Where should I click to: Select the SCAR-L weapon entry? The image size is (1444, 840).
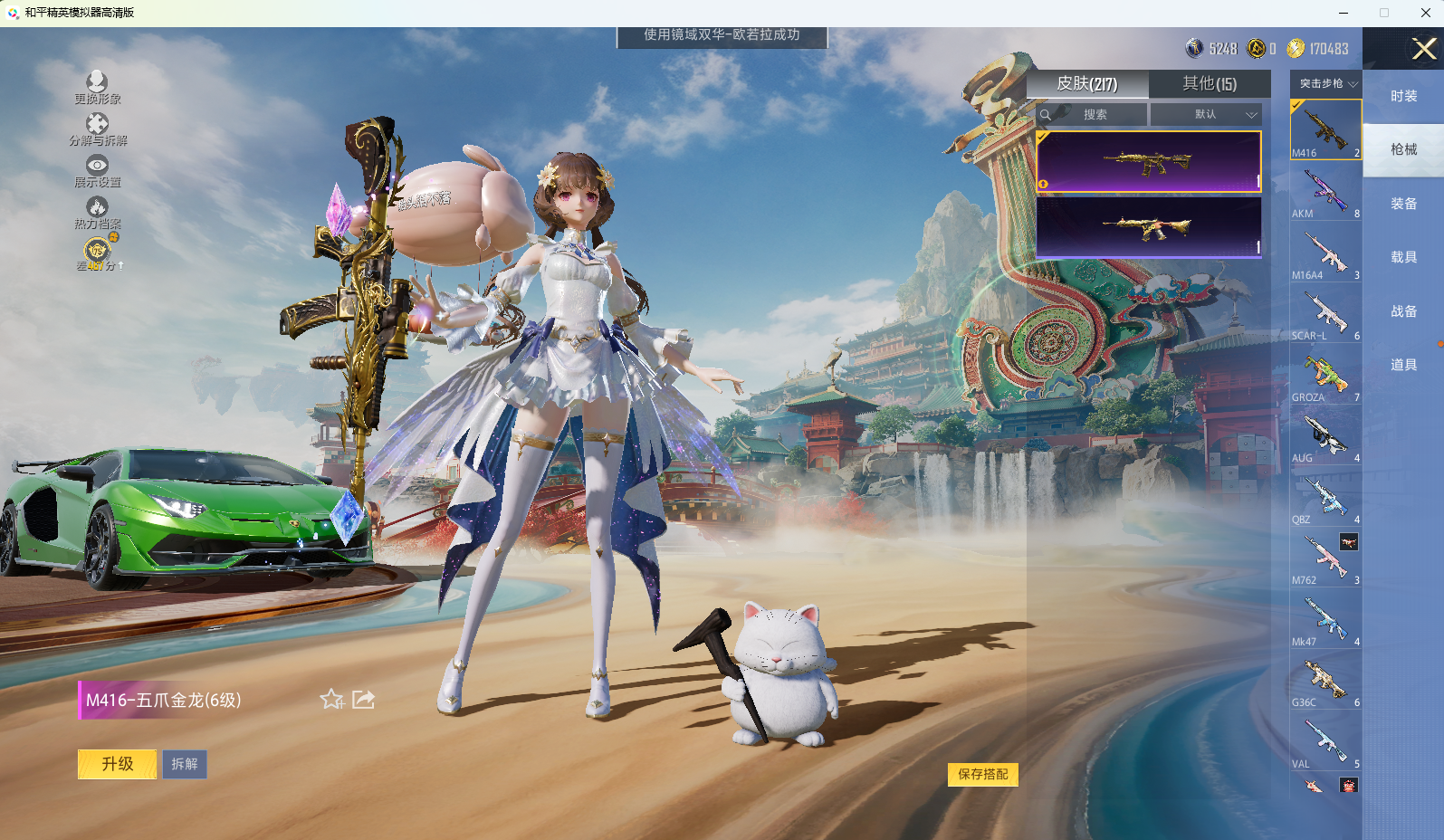[x=1325, y=315]
